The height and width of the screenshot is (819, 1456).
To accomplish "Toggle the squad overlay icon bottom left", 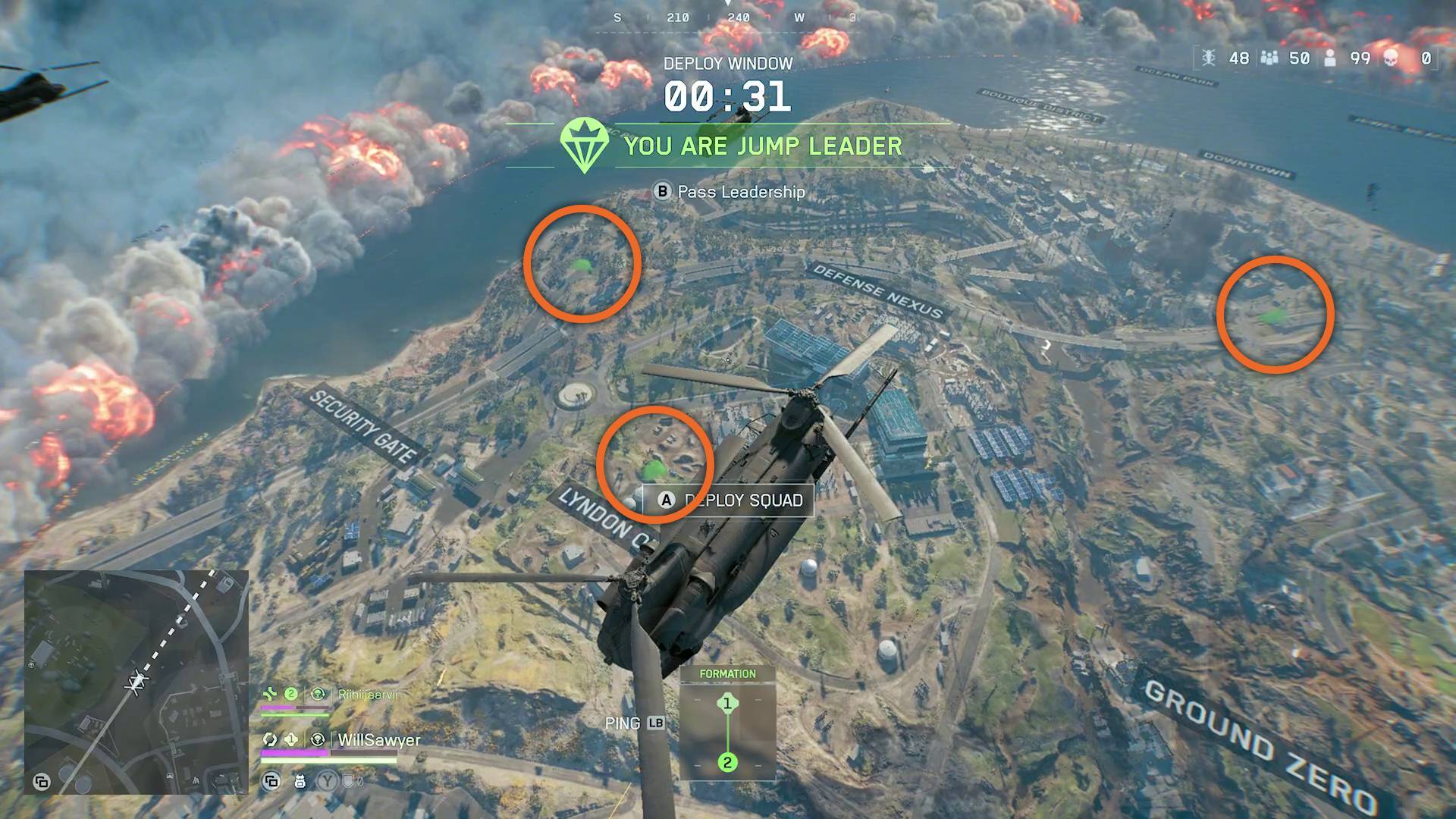I will (x=271, y=781).
